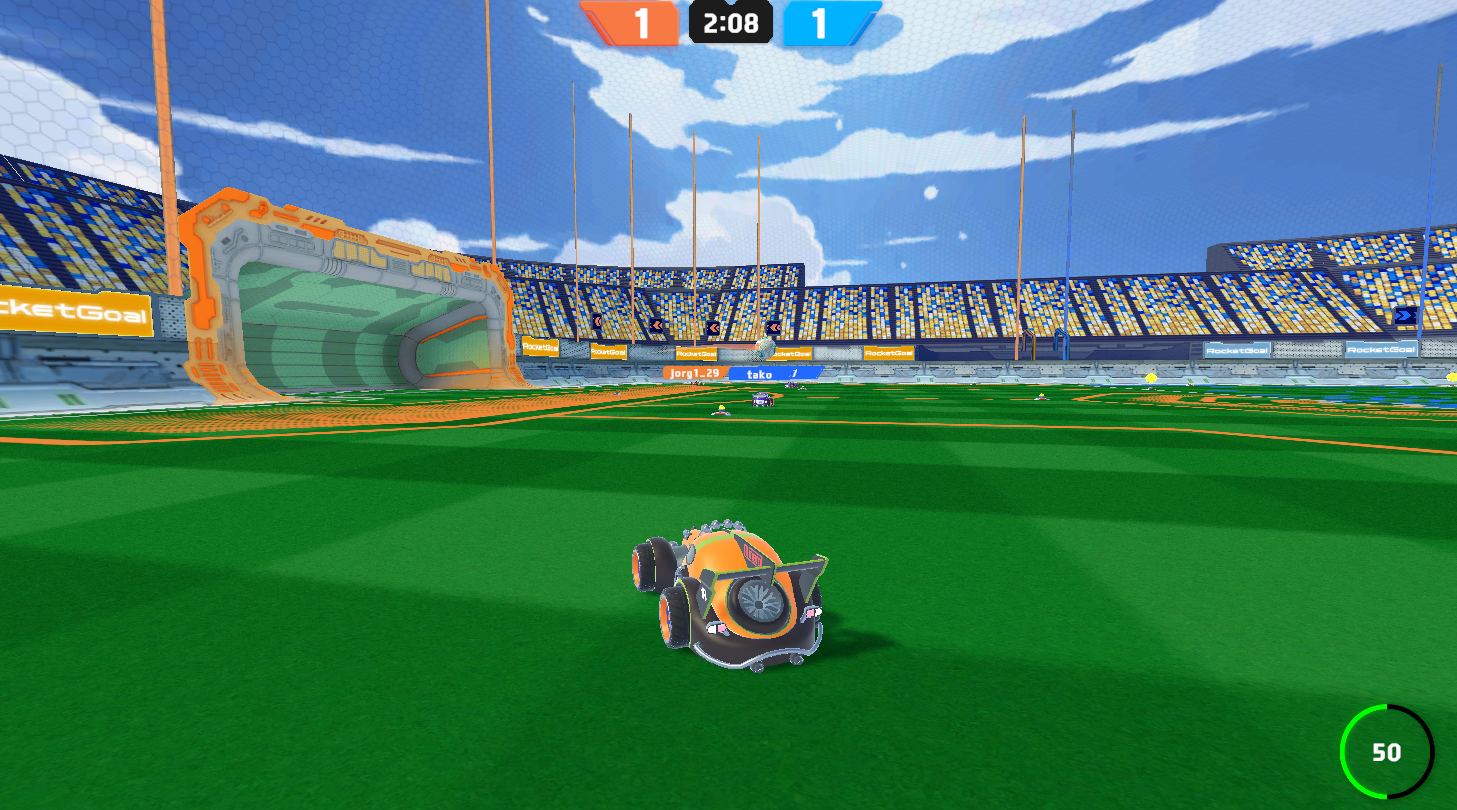Image resolution: width=1457 pixels, height=810 pixels.
Task: Click the jorg1_29 orange nameplate
Action: [694, 371]
